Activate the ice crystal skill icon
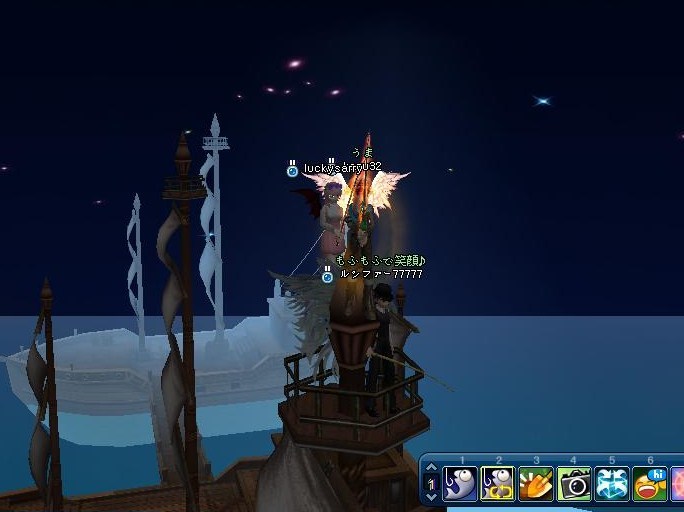Screen dimensions: 684x512 (x=612, y=485)
